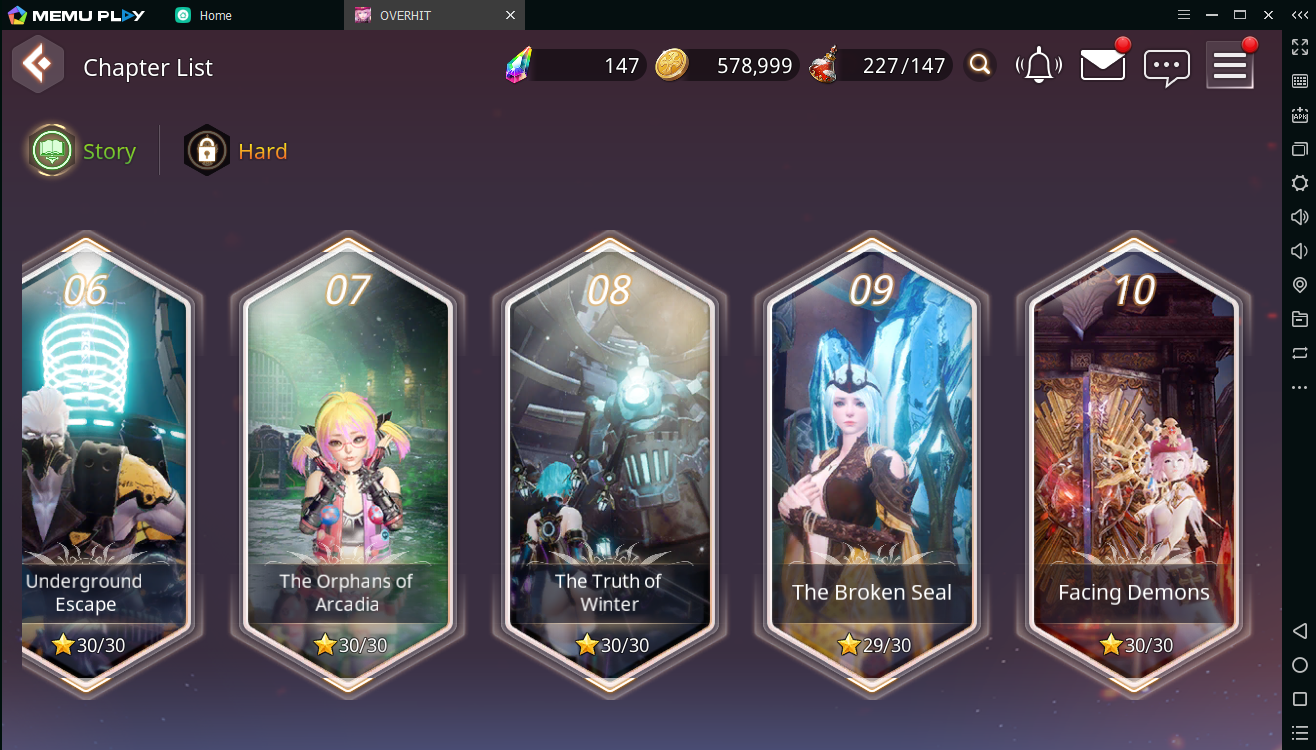Choose chapter 07 The Orphans of Arcadia

(x=347, y=462)
